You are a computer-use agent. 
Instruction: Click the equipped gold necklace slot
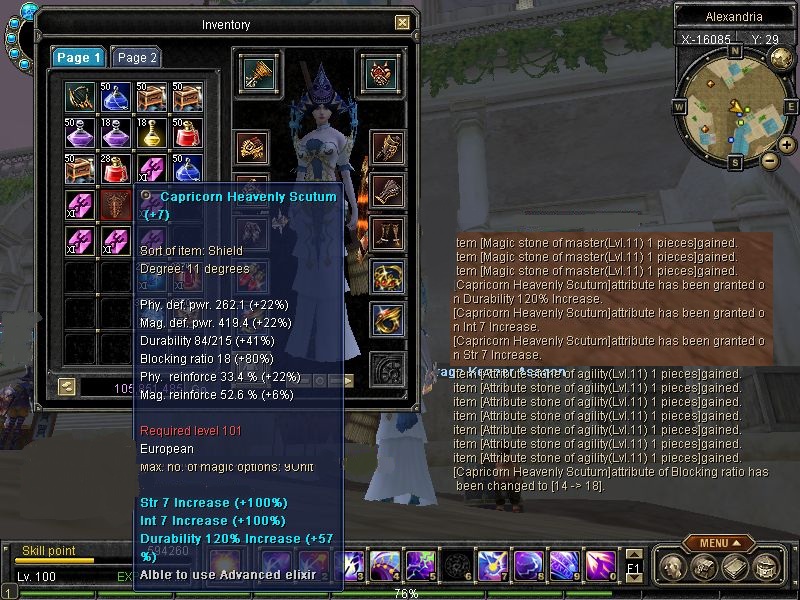[387, 277]
